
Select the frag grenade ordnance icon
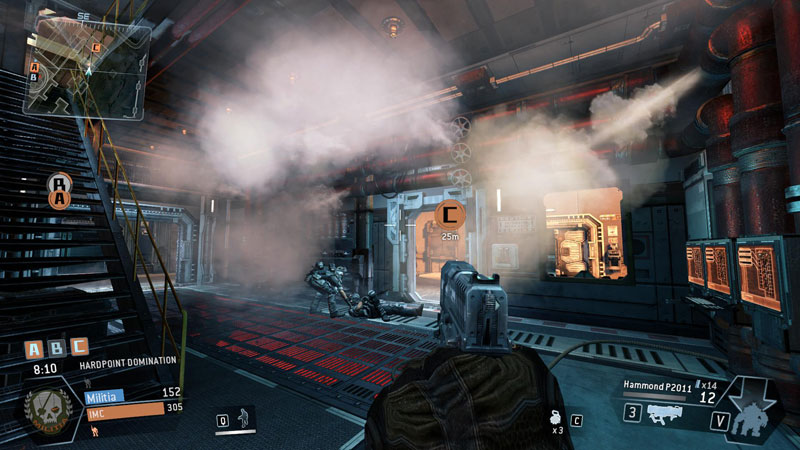(556, 419)
